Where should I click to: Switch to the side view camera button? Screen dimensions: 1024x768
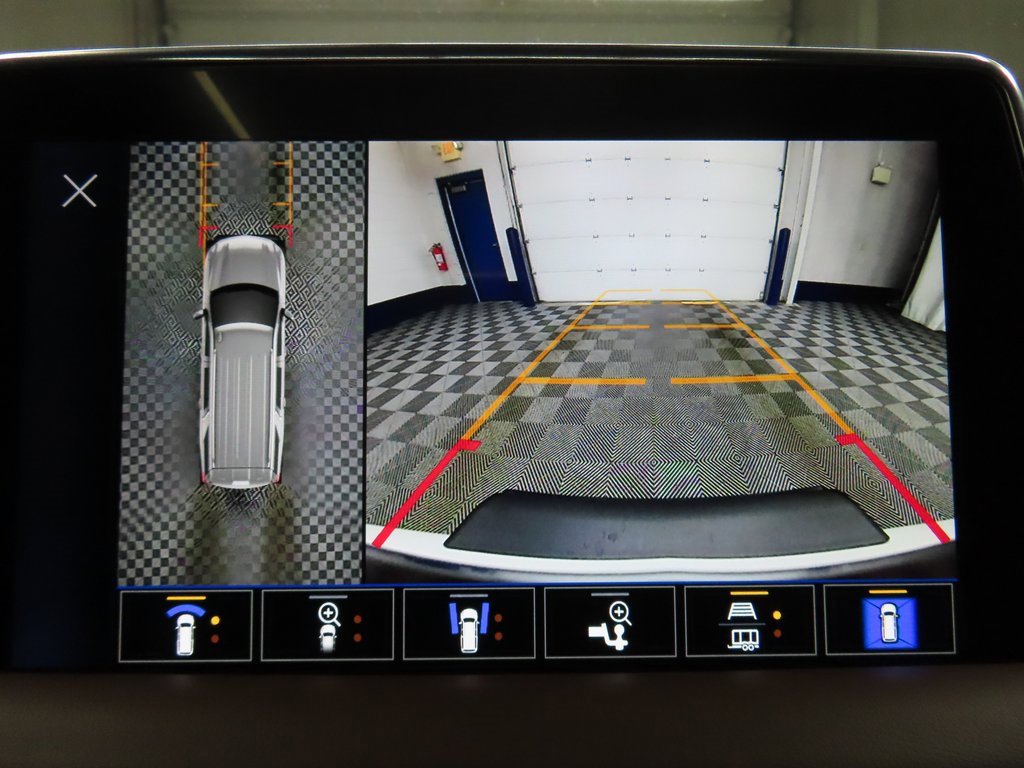(469, 624)
